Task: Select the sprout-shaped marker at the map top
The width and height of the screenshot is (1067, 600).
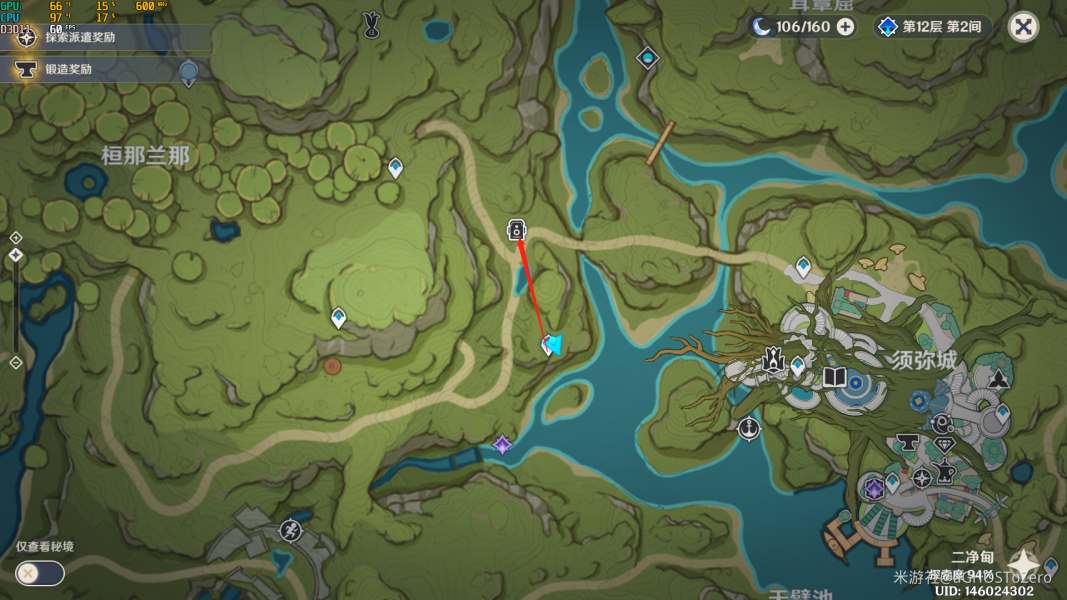Action: click(372, 23)
